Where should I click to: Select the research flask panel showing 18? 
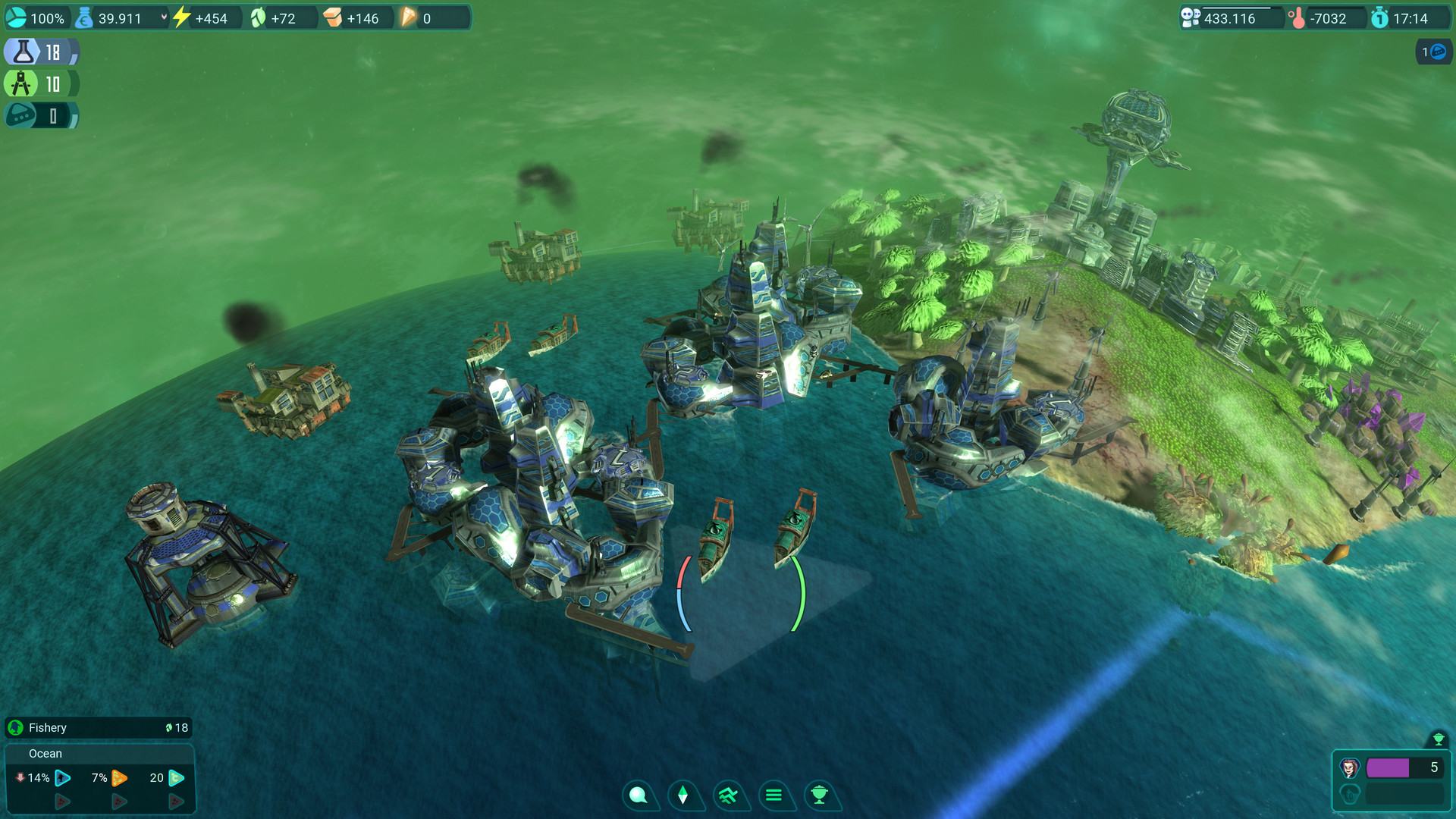click(42, 52)
